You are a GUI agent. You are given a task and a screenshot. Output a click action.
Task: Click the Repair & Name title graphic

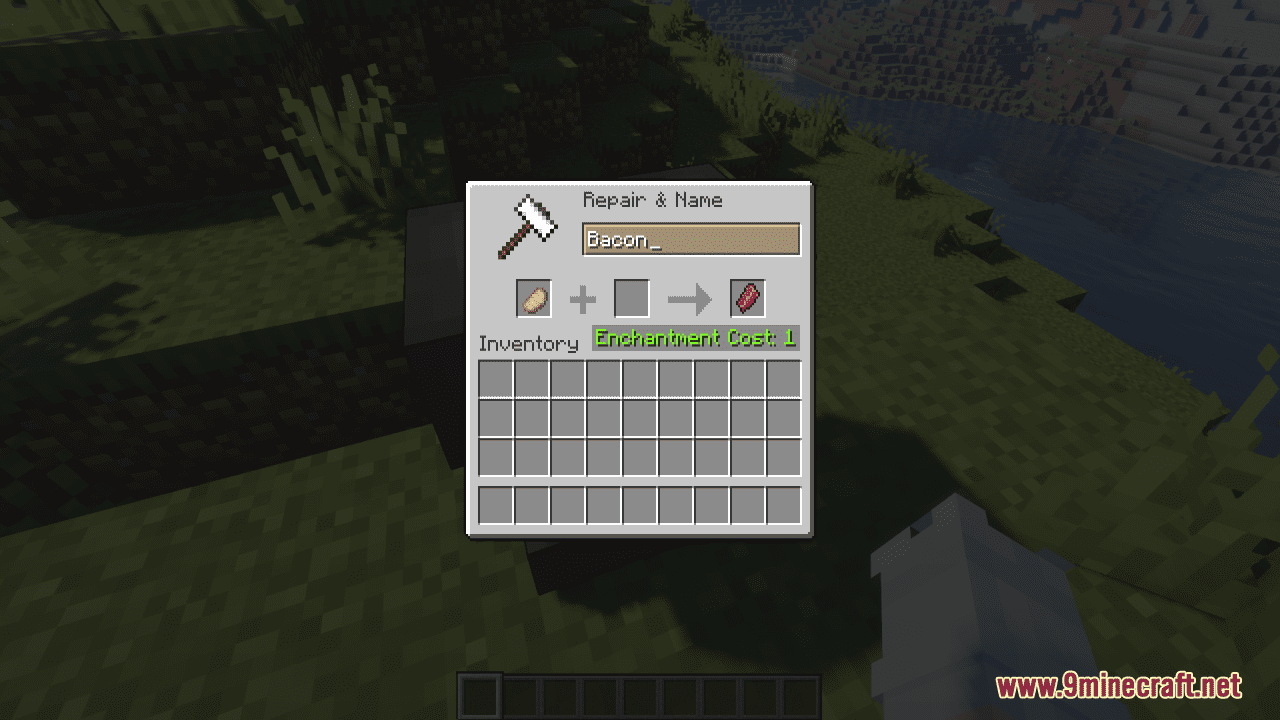[x=651, y=200]
